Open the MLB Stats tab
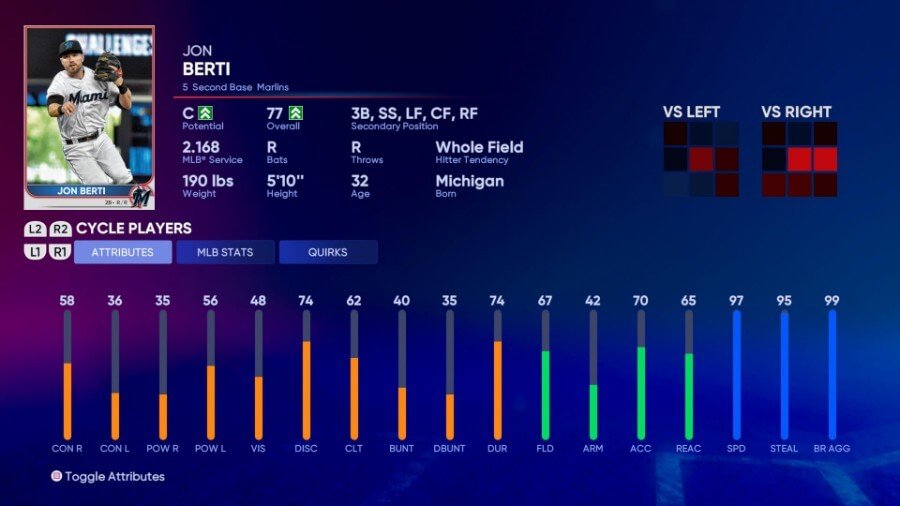900x506 pixels. coord(225,252)
